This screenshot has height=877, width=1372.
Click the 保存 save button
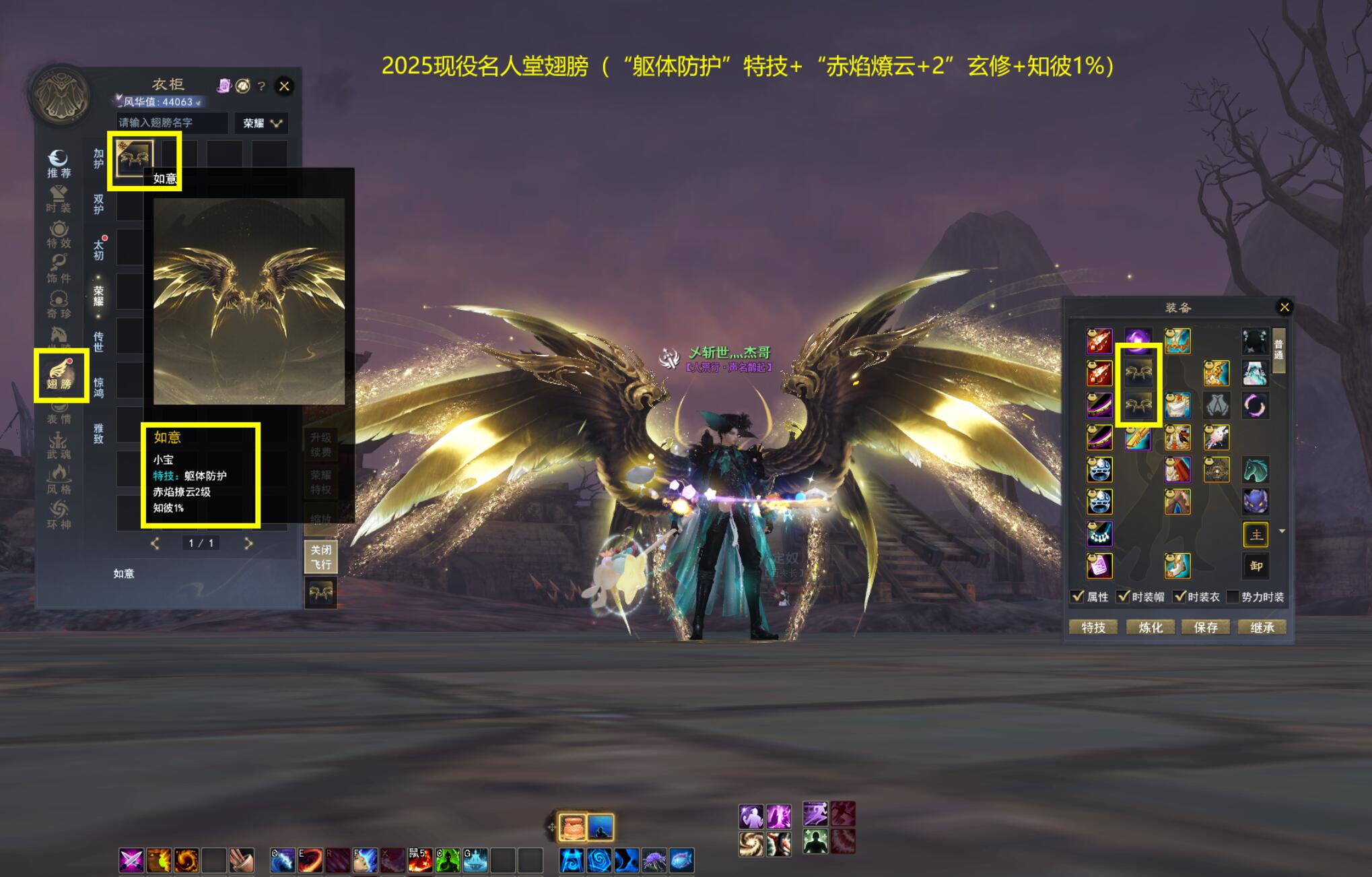coord(1206,627)
